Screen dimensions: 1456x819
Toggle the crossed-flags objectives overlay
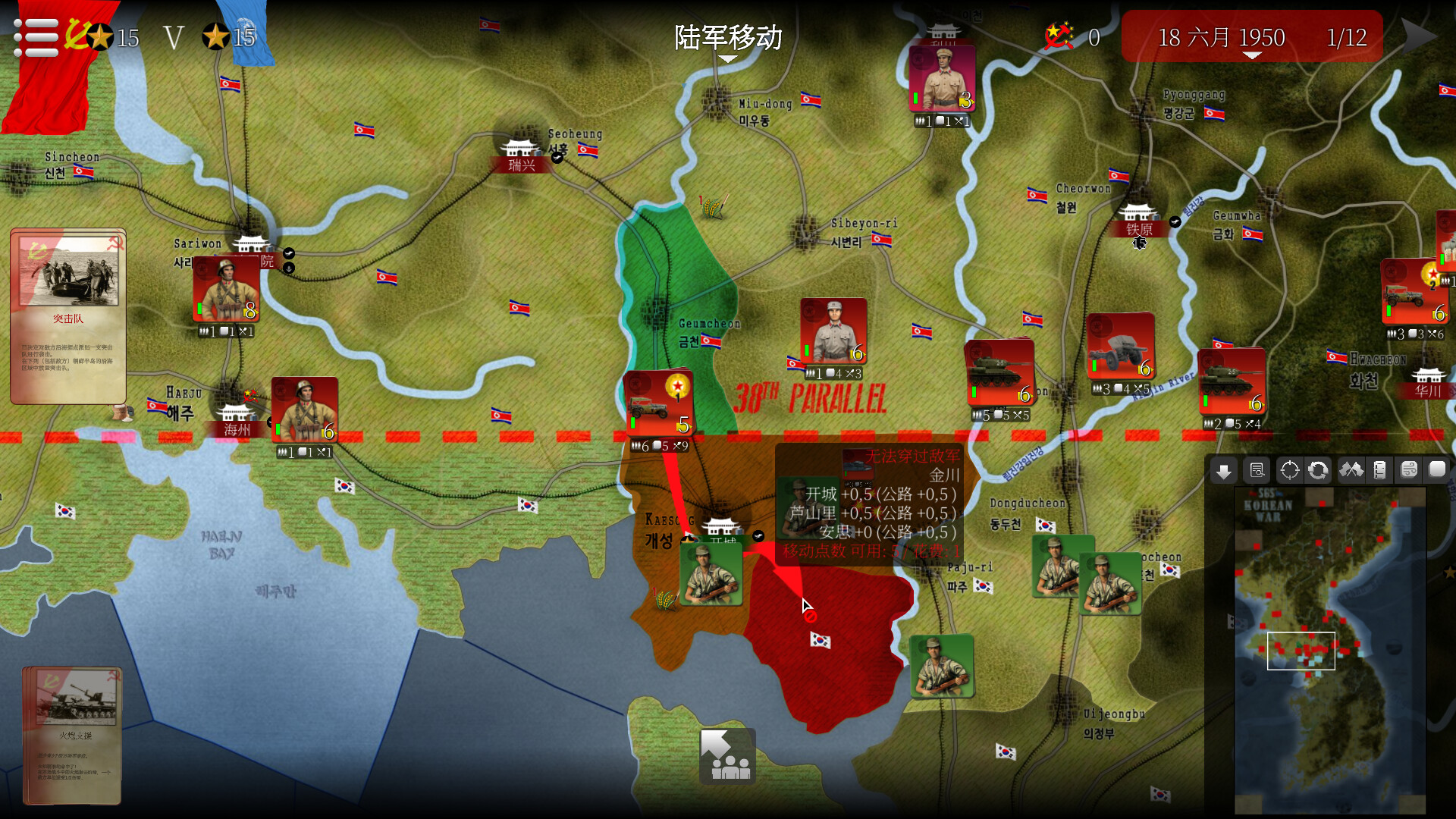1351,470
